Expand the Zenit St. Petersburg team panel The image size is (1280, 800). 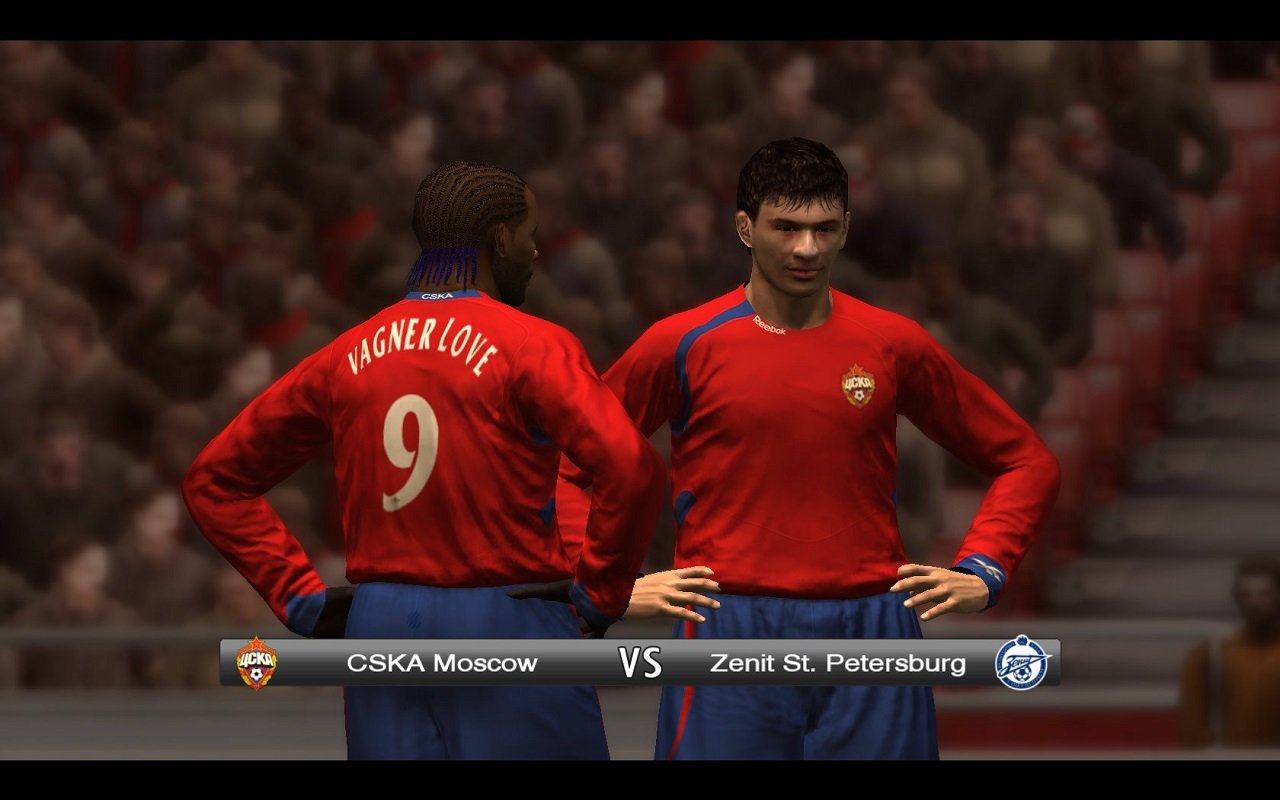(840, 662)
